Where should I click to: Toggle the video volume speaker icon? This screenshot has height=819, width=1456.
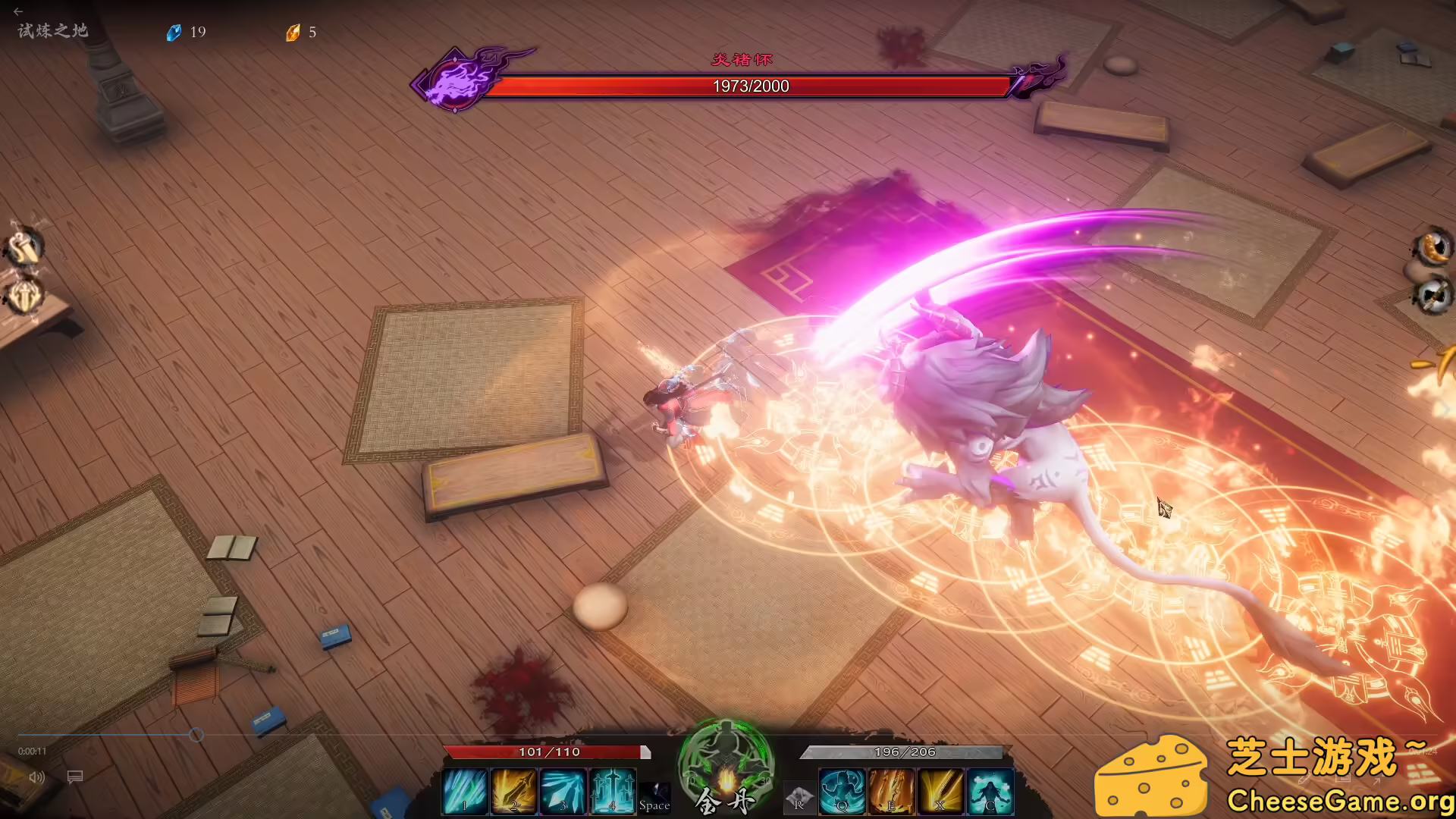tap(36, 777)
